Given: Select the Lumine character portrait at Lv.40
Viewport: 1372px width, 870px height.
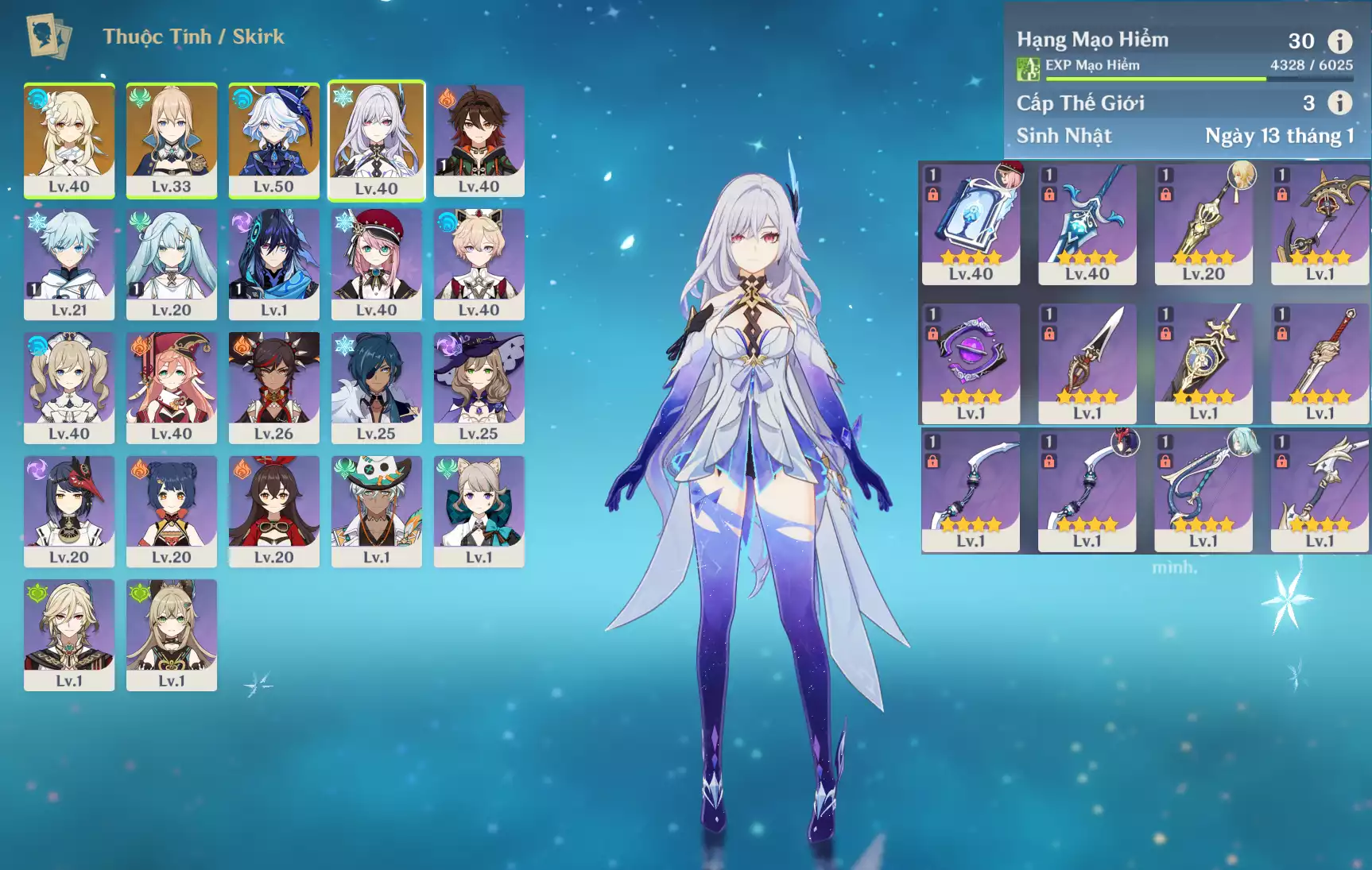Looking at the screenshot, I should 69,139.
